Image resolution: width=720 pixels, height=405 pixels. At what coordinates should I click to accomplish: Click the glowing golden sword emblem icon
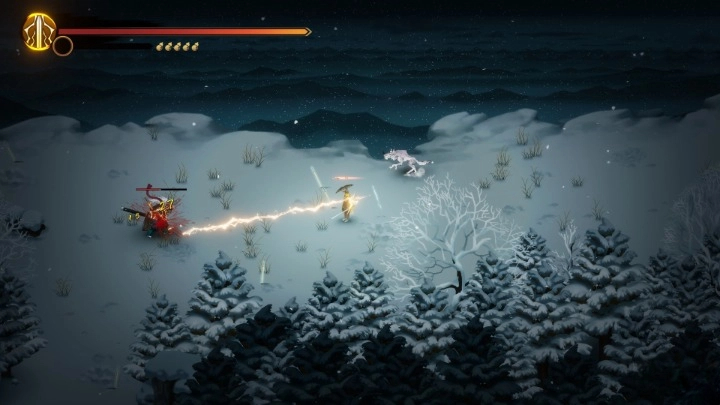[39, 29]
